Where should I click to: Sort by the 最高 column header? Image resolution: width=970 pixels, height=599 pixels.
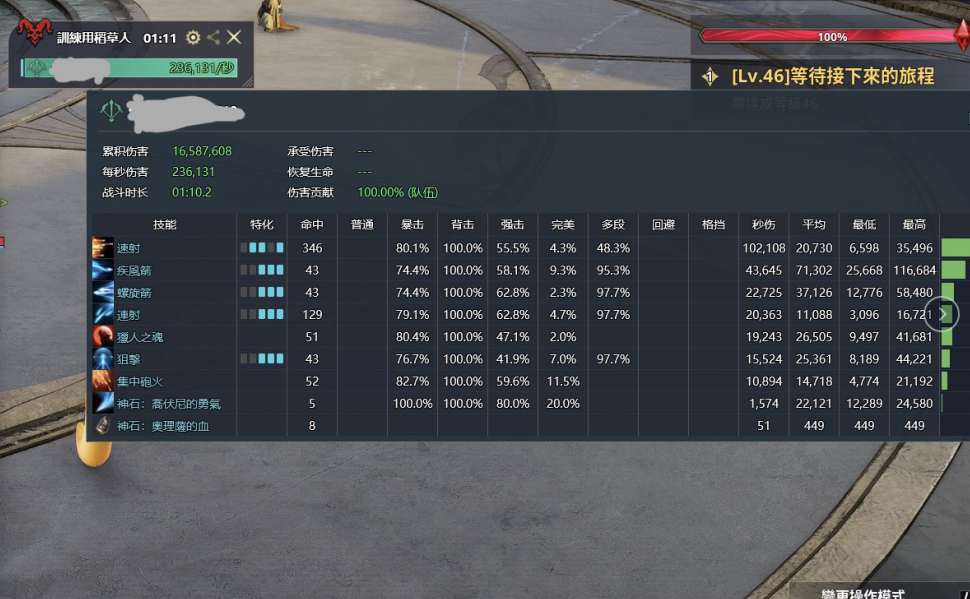(914, 225)
